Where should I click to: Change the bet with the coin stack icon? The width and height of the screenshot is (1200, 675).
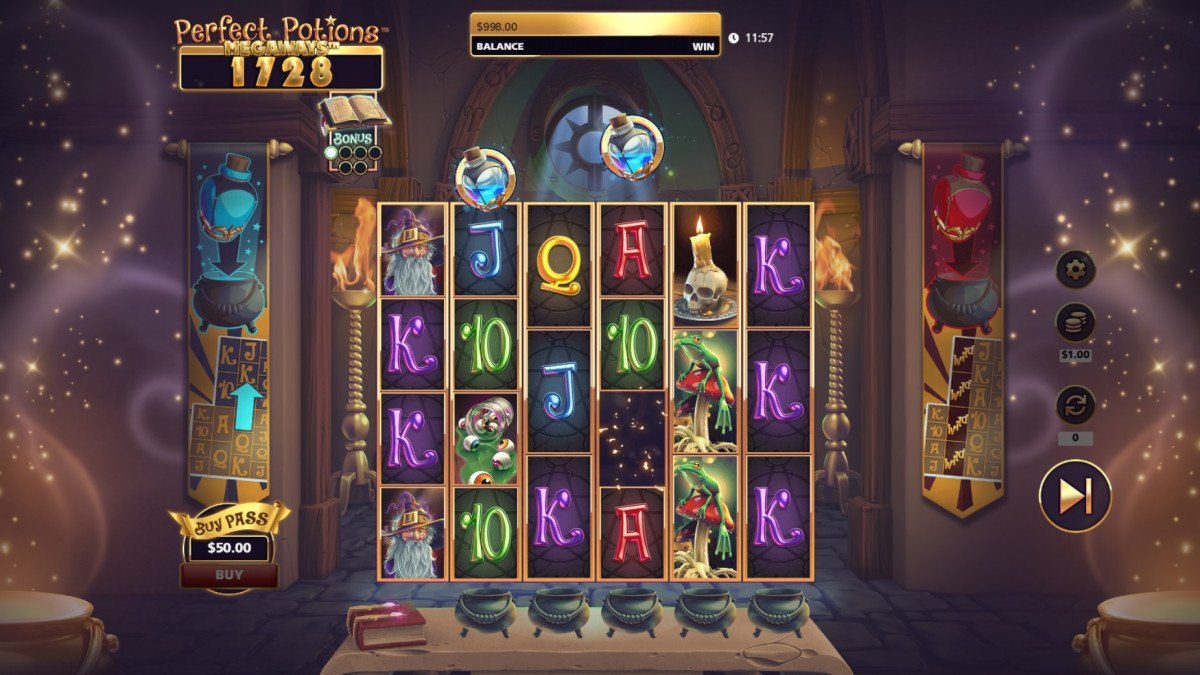[x=1076, y=323]
